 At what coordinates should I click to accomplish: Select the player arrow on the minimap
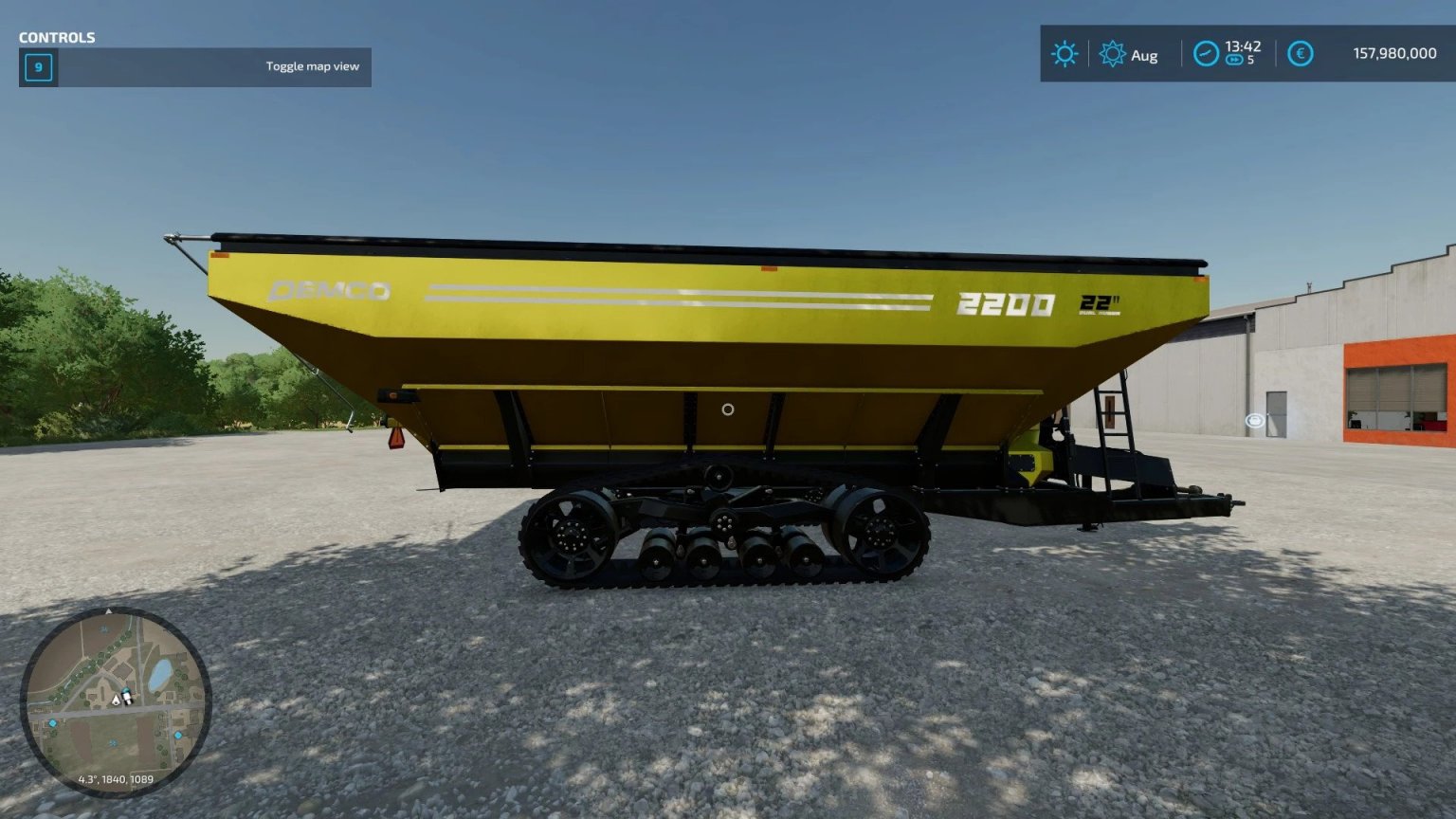click(116, 701)
